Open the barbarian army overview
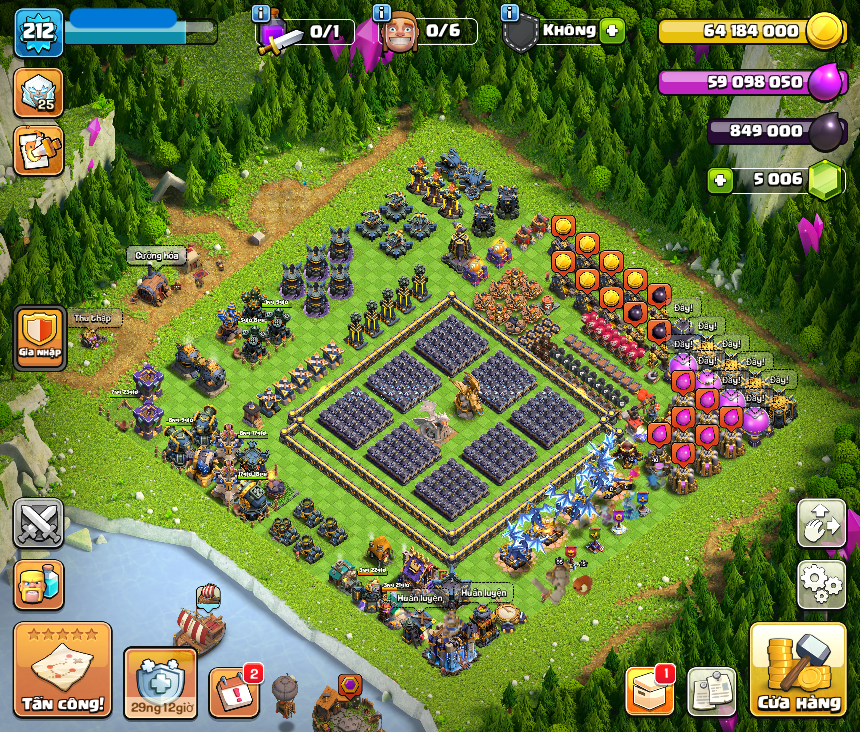The width and height of the screenshot is (860, 732). (39, 584)
